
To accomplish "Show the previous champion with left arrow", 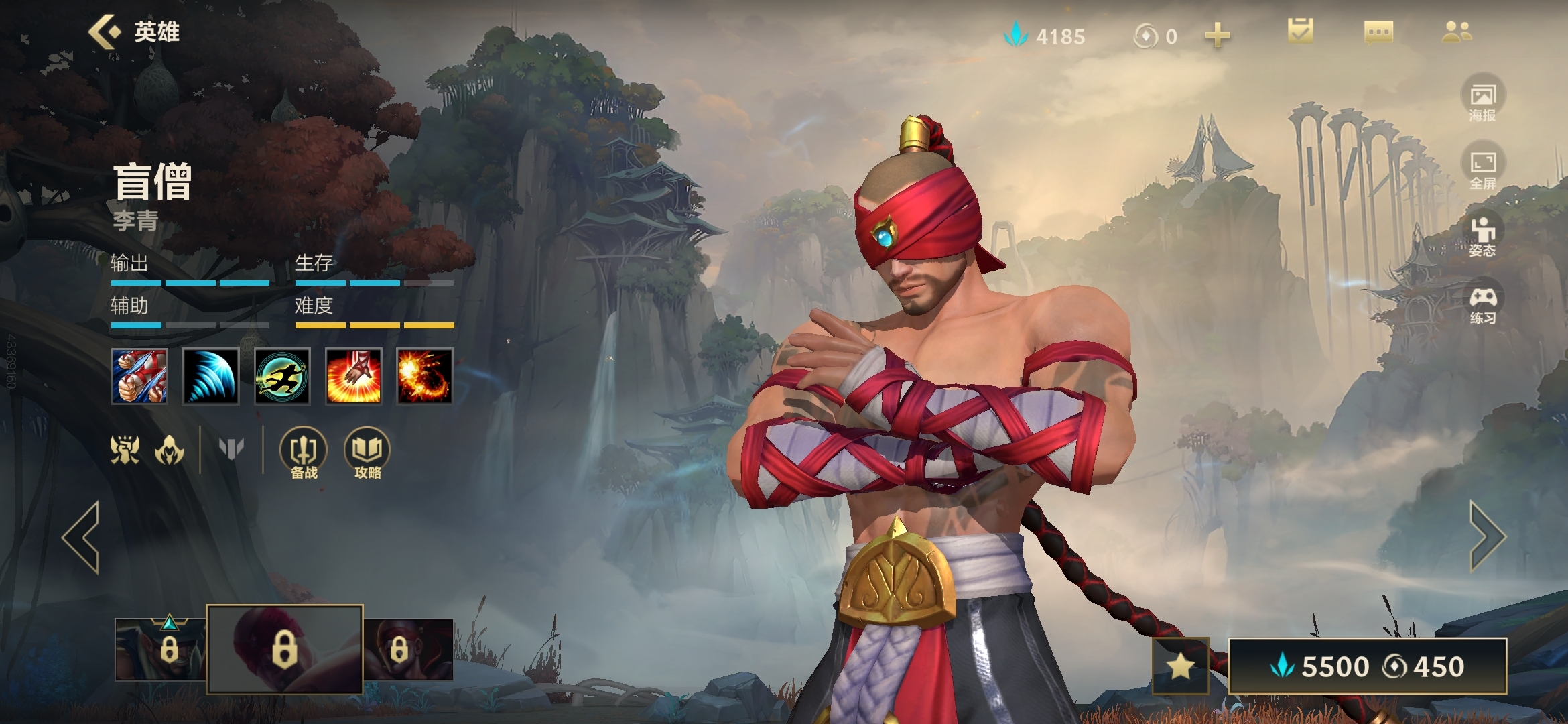I will point(82,537).
